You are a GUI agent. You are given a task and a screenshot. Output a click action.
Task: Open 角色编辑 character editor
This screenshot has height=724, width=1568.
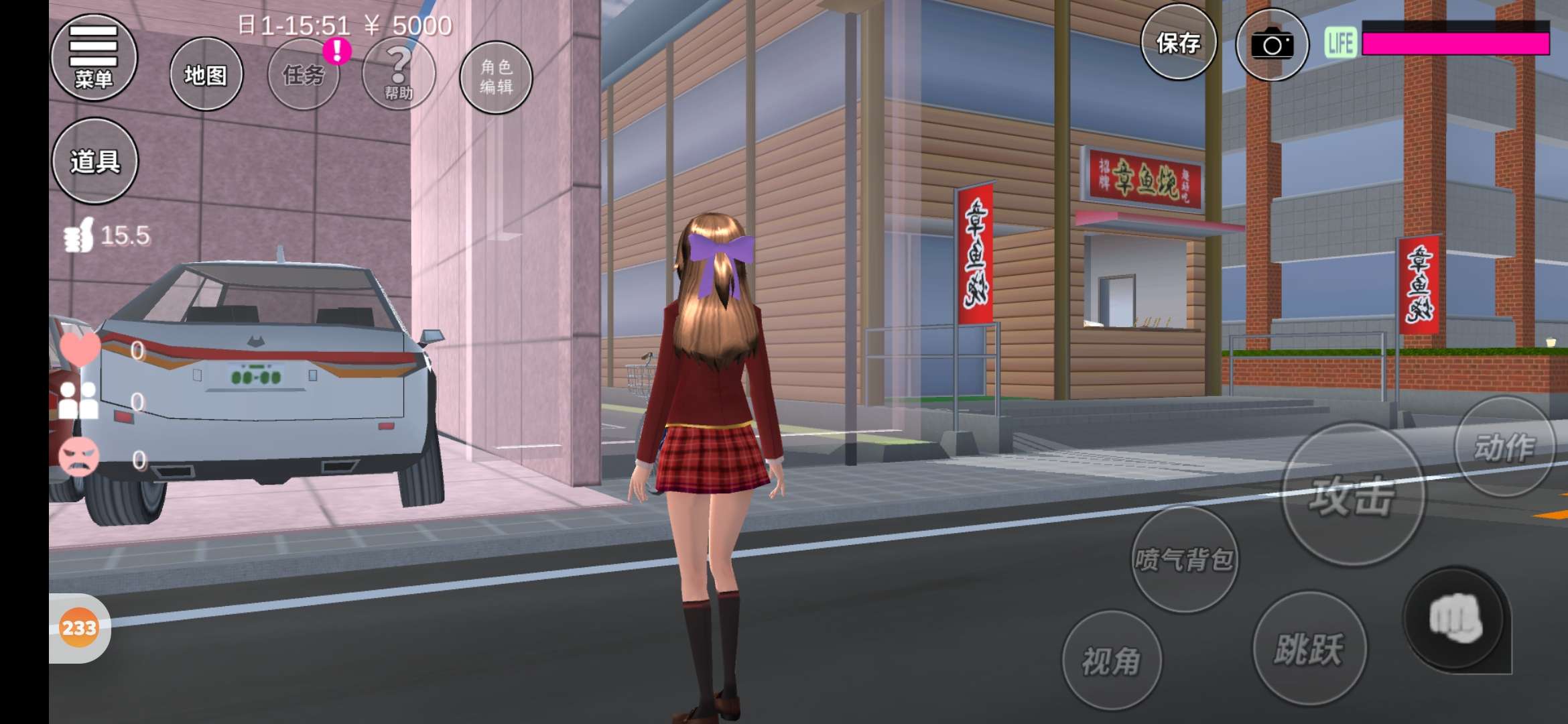(496, 77)
